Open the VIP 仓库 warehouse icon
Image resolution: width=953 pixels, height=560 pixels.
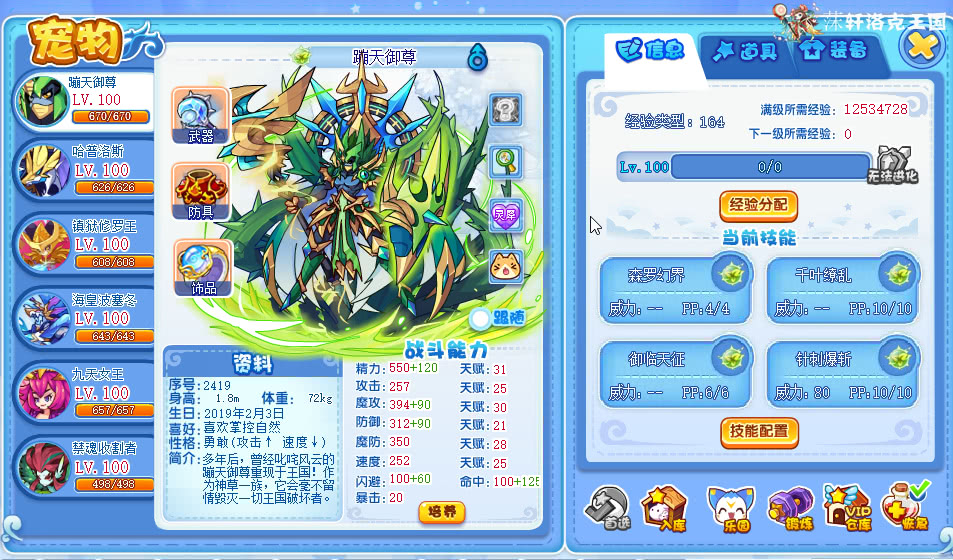pyautogui.click(x=846, y=505)
